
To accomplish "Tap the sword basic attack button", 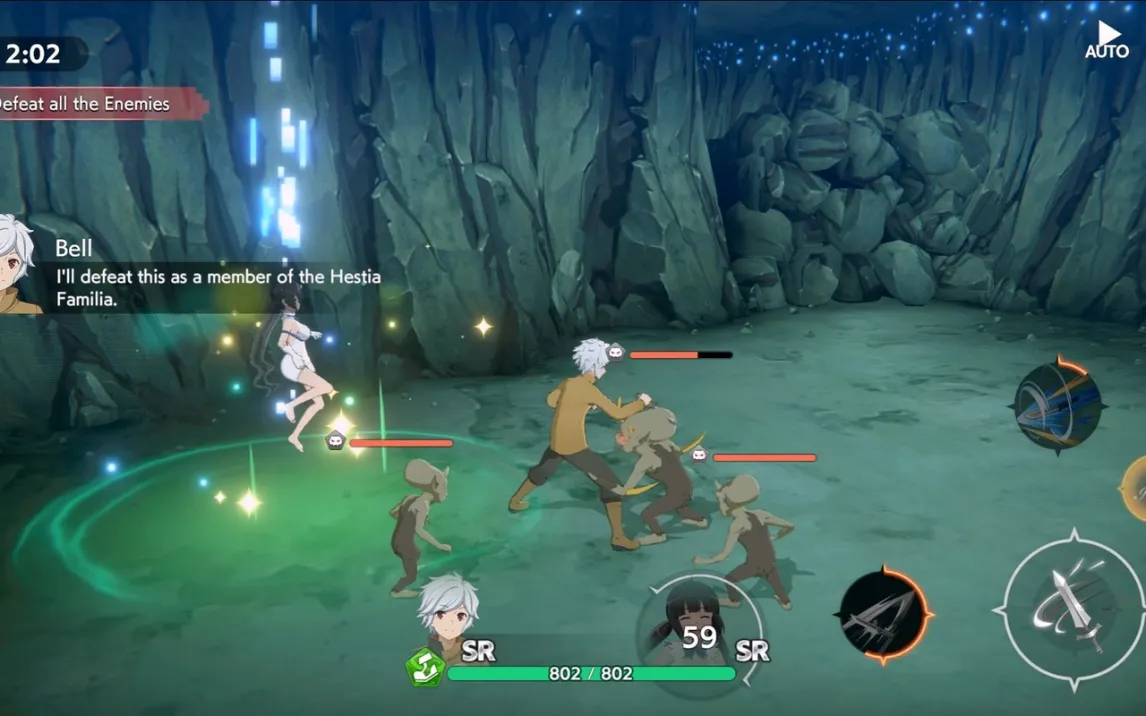I will pos(1073,610).
